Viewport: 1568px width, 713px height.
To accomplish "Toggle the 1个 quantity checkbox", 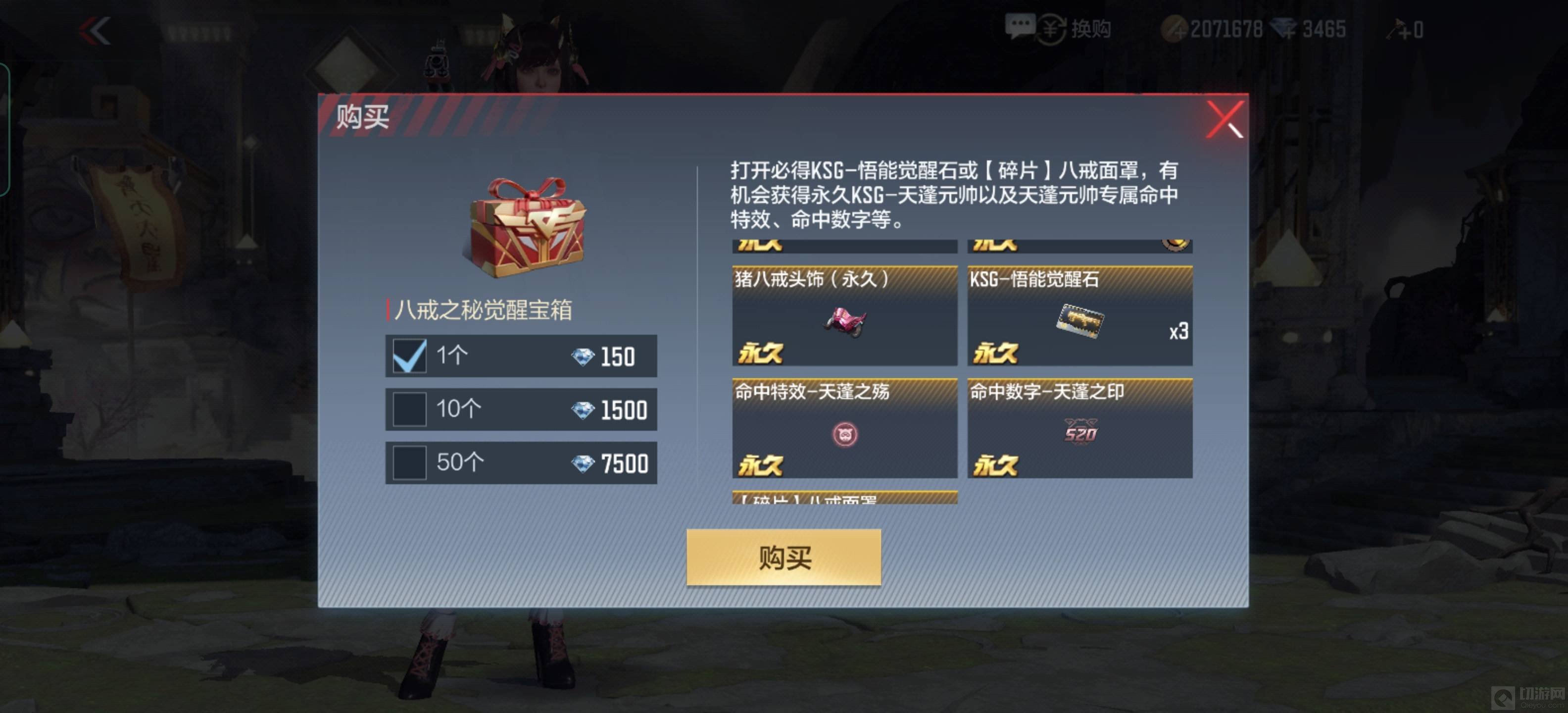I will pos(409,356).
